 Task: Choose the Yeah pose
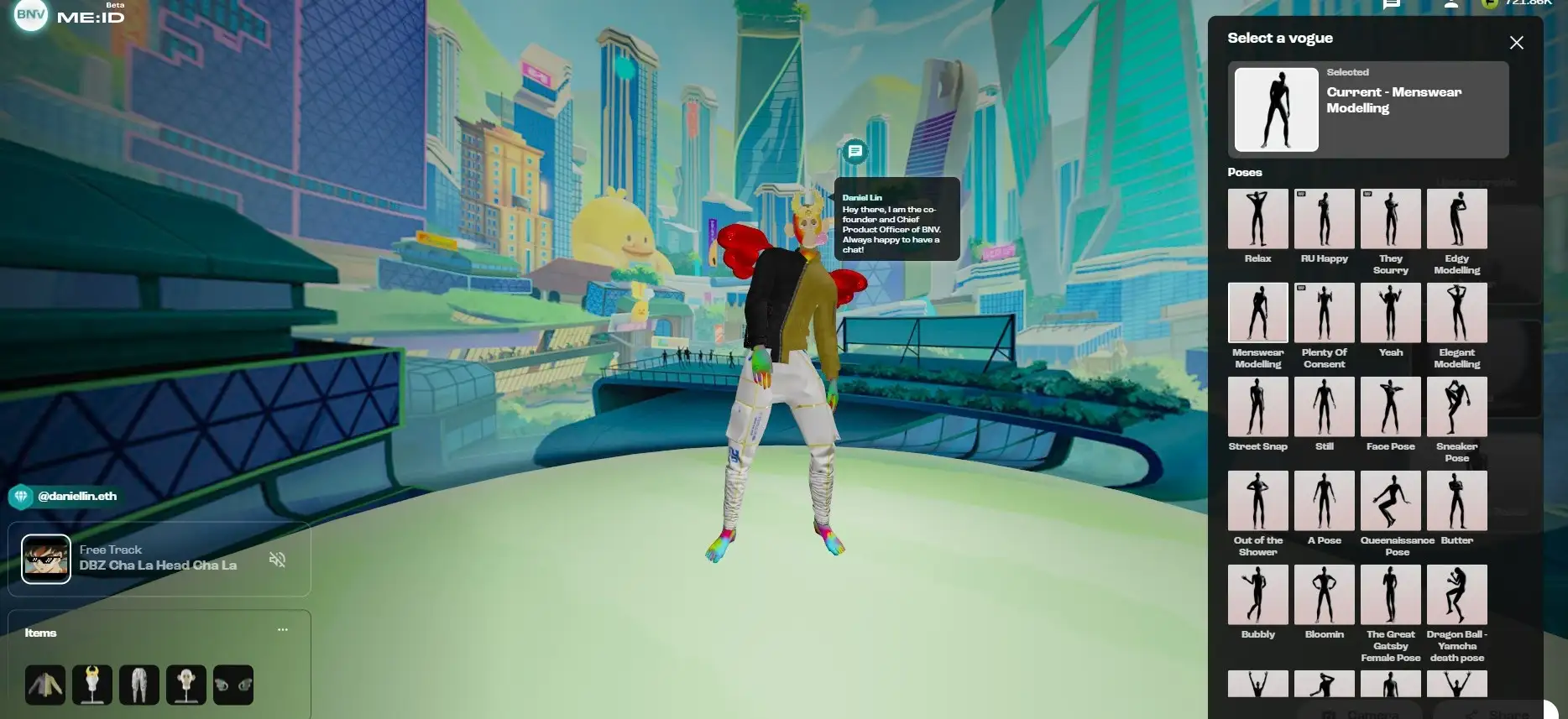(x=1390, y=313)
